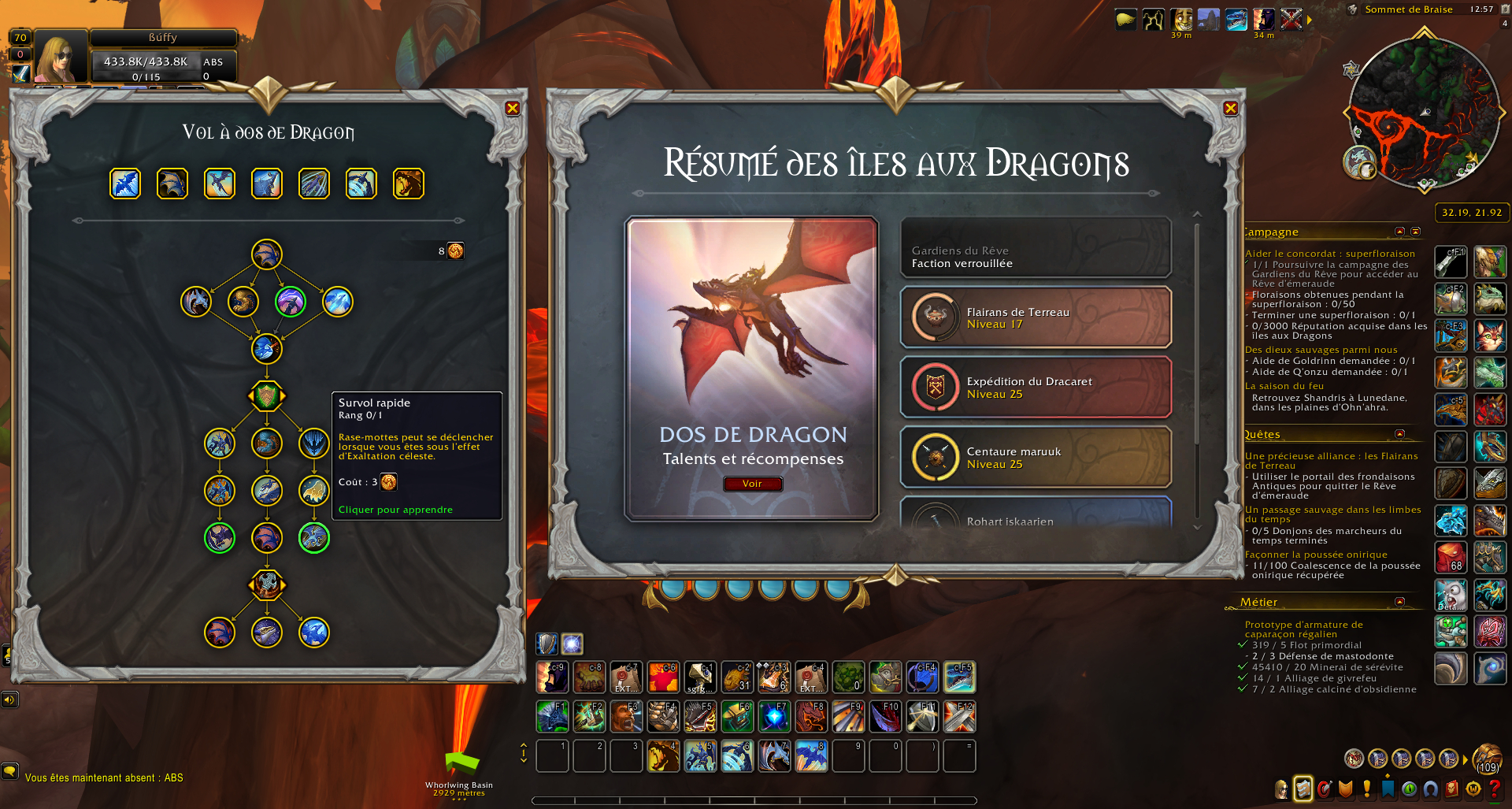Learn the Survol rapide talent node
Viewport: 1512px width, 809px height.
coord(314,443)
